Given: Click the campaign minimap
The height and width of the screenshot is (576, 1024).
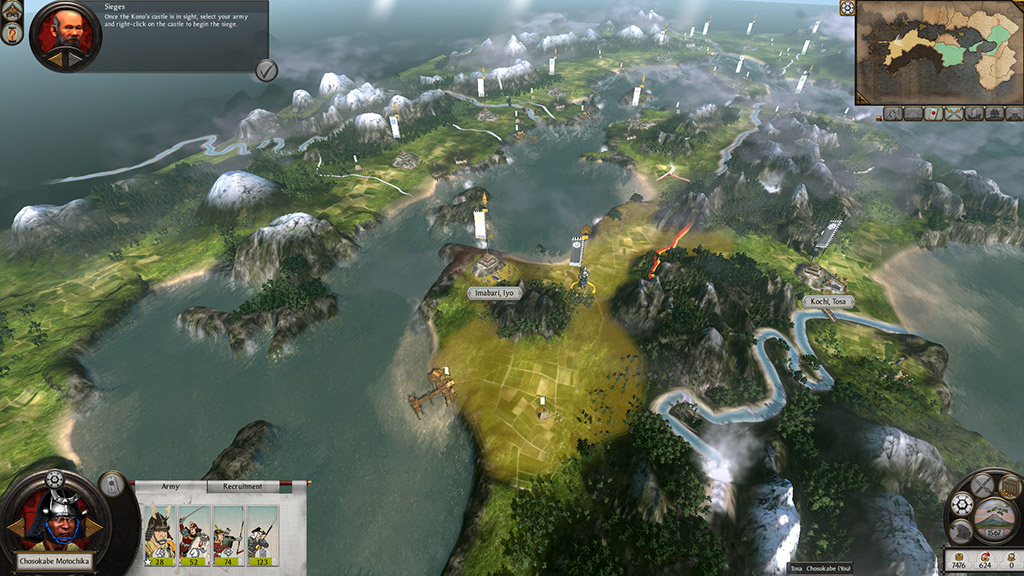Looking at the screenshot, I should pos(937,50).
